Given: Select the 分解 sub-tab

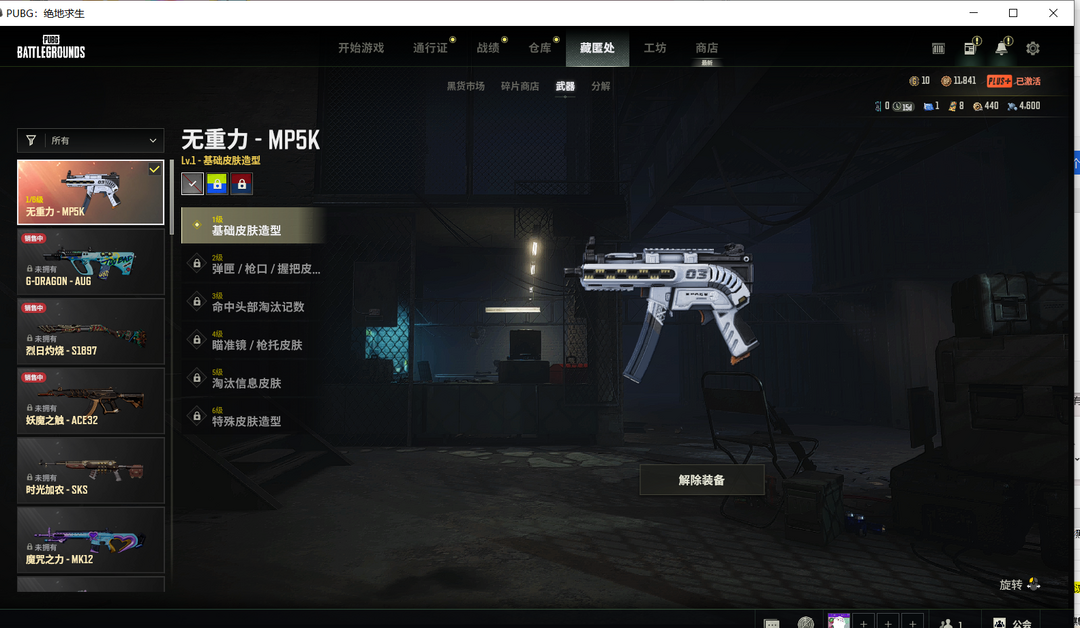Looking at the screenshot, I should coord(600,86).
